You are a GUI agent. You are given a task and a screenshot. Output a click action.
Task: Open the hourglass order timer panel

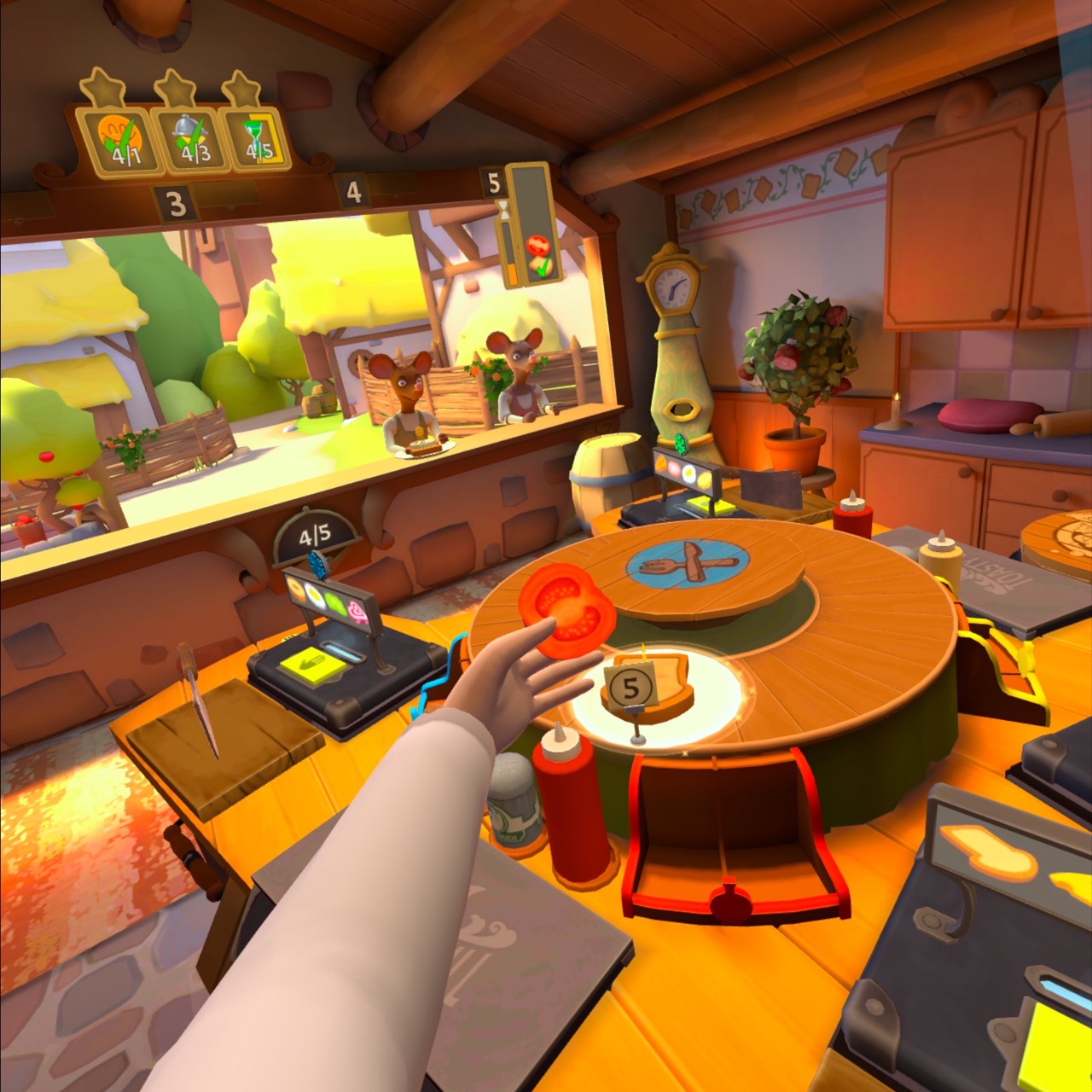505,212
